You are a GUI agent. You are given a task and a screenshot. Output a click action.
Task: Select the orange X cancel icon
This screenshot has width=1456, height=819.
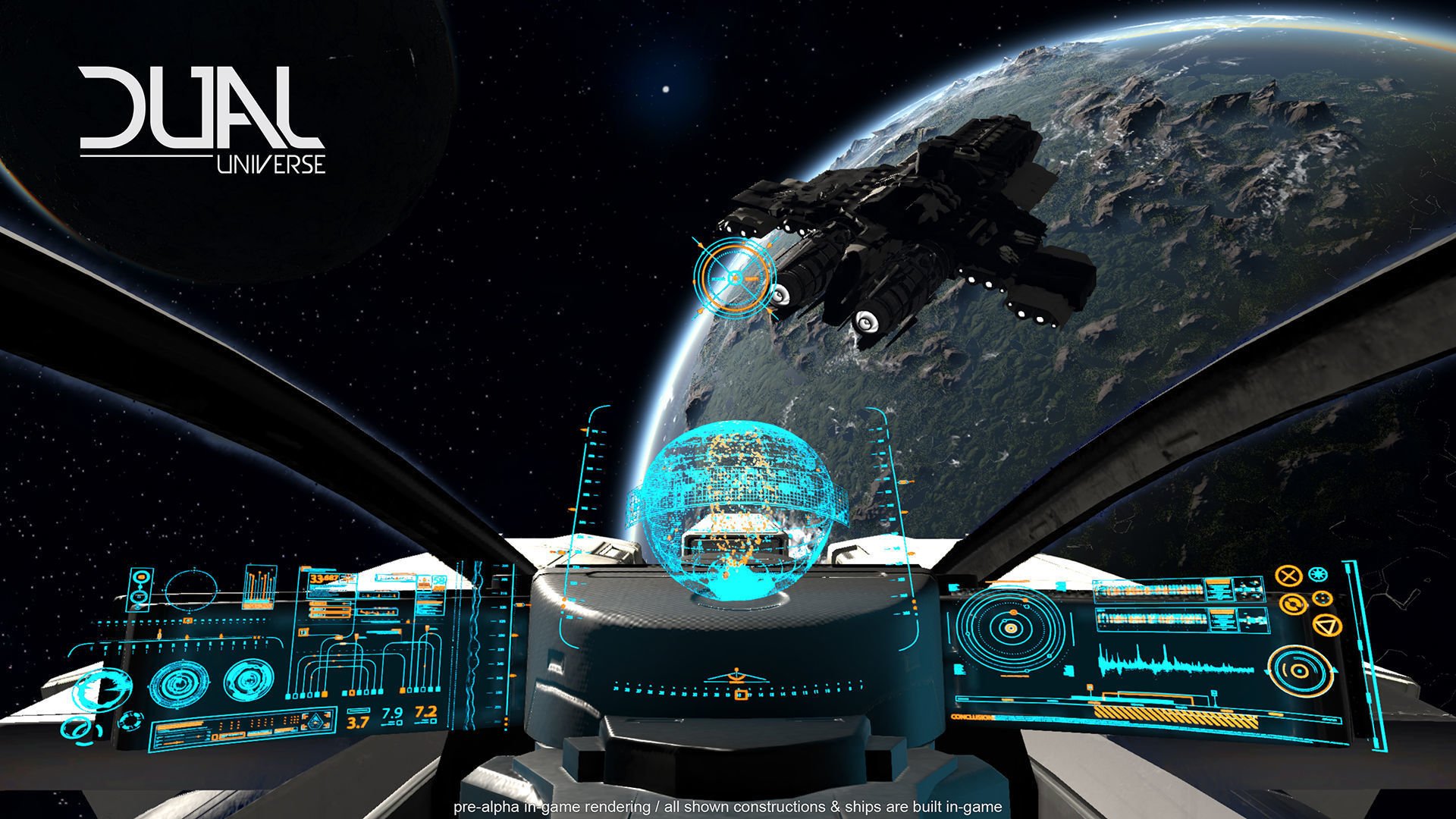(1289, 575)
